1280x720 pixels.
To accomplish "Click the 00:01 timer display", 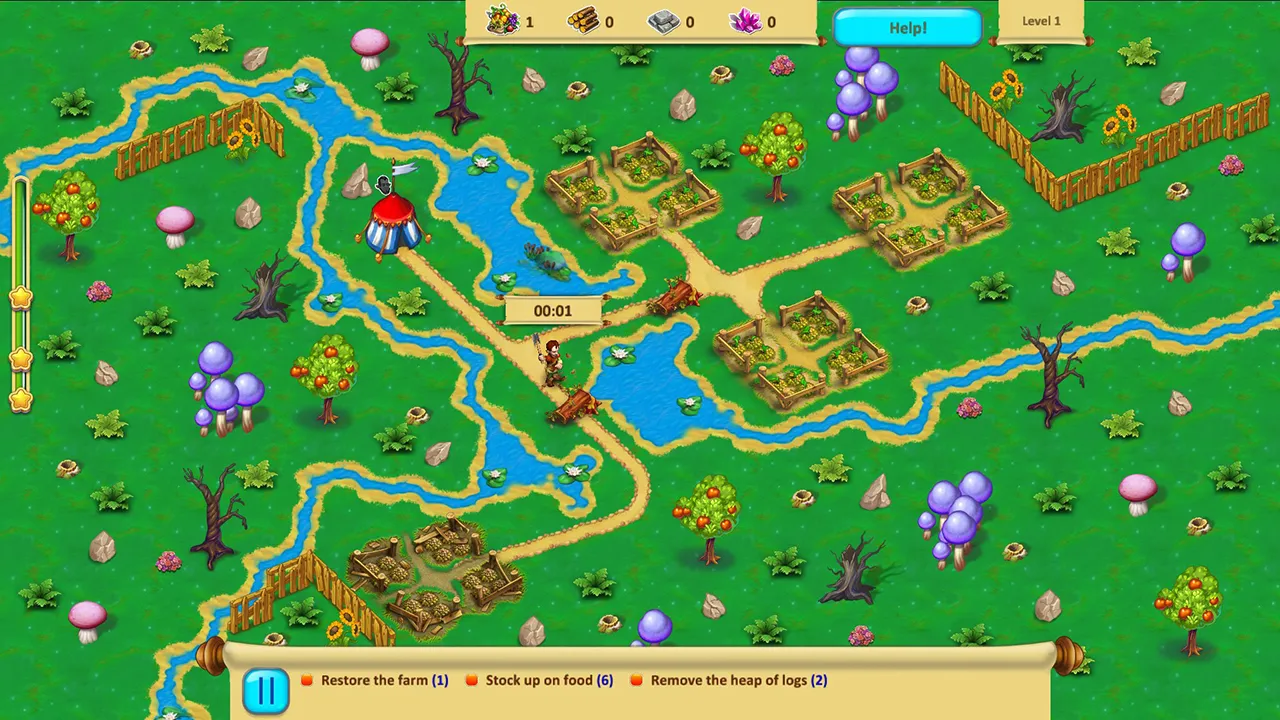I will (552, 311).
